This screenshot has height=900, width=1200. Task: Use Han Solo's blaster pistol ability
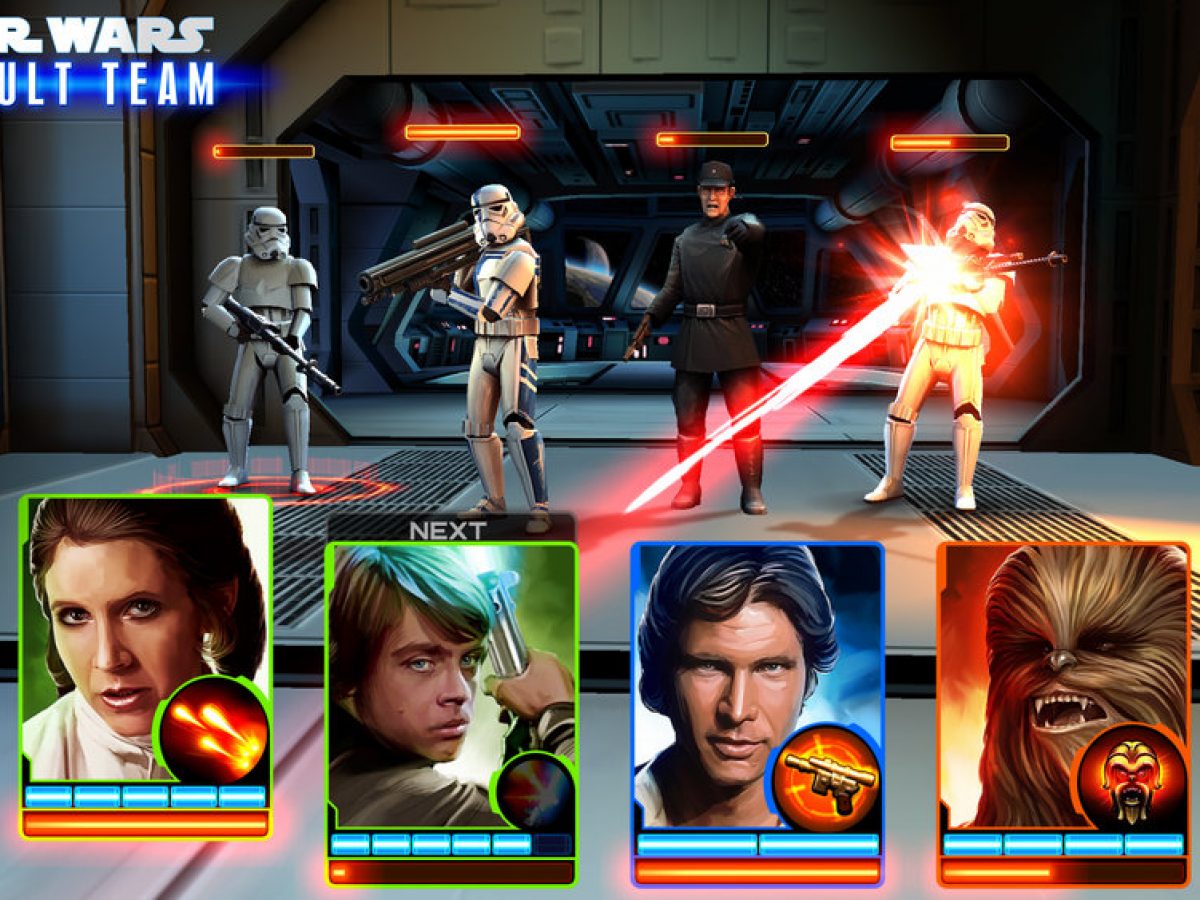pos(826,777)
